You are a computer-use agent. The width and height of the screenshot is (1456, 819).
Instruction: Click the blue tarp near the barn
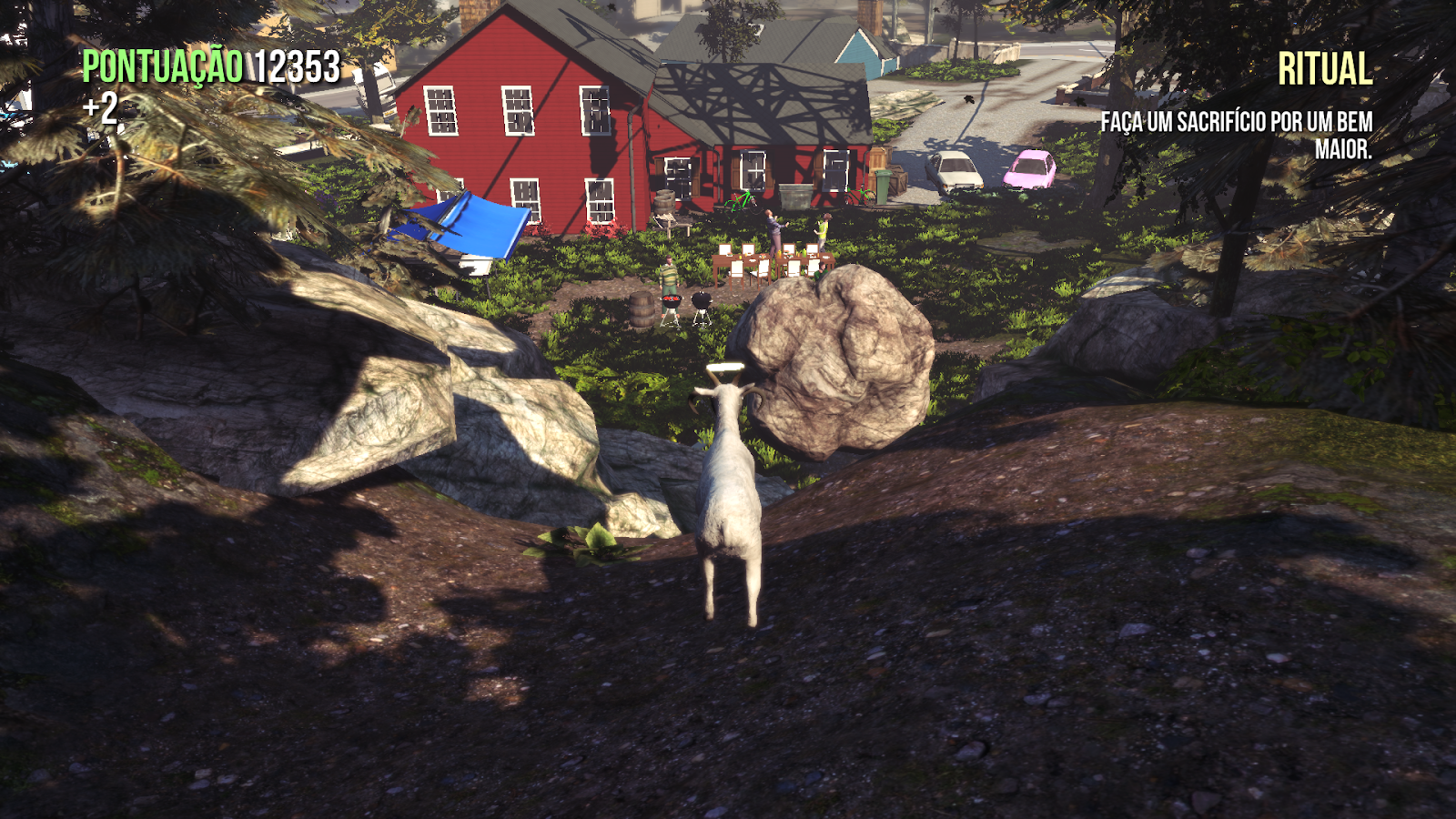pos(464,227)
